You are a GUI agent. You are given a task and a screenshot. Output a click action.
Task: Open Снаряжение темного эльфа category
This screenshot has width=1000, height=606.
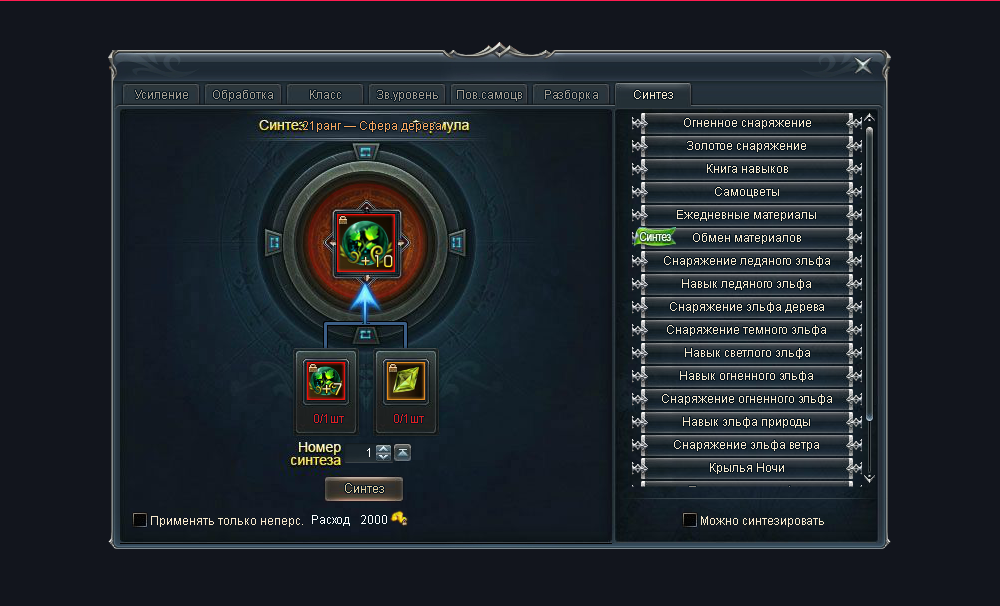pos(747,330)
